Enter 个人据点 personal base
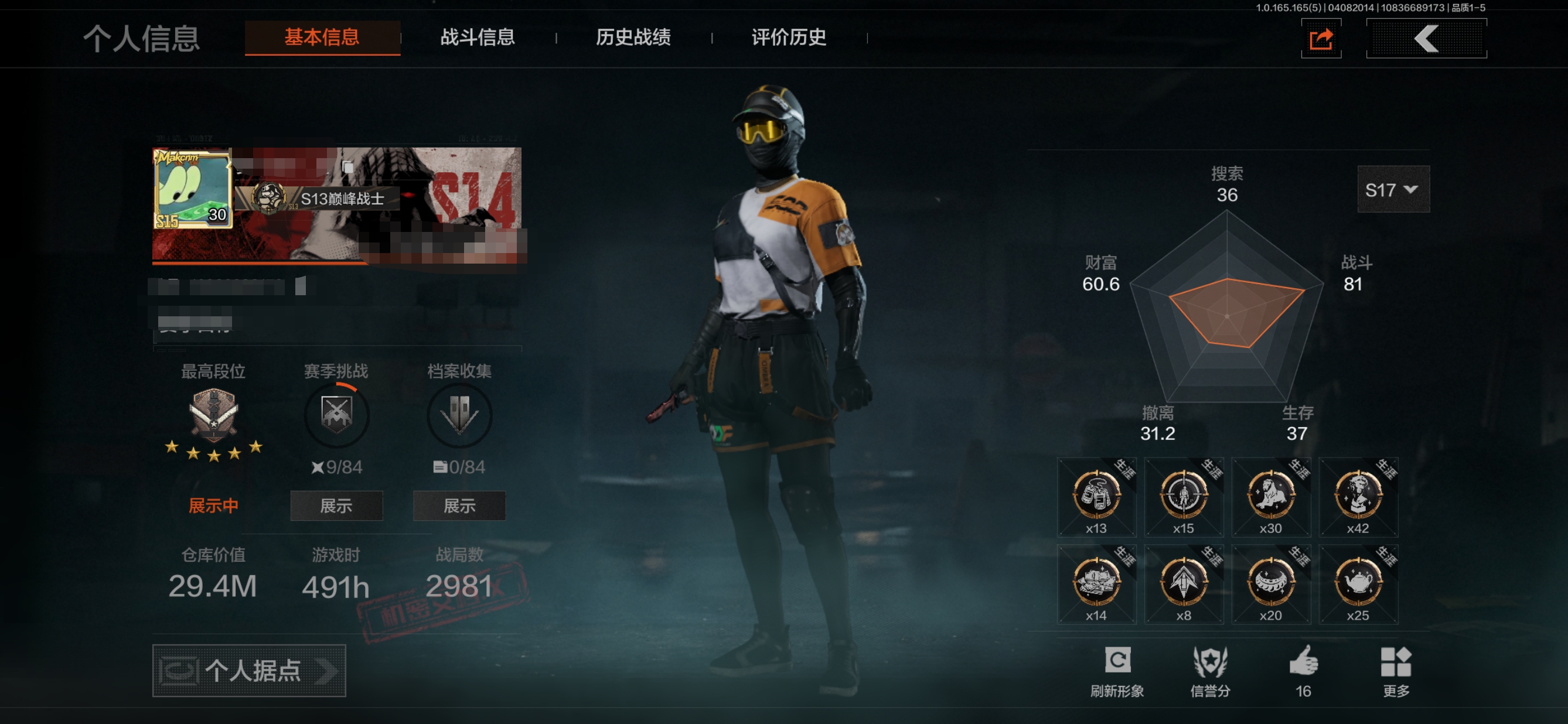The height and width of the screenshot is (724, 1568). [x=249, y=671]
